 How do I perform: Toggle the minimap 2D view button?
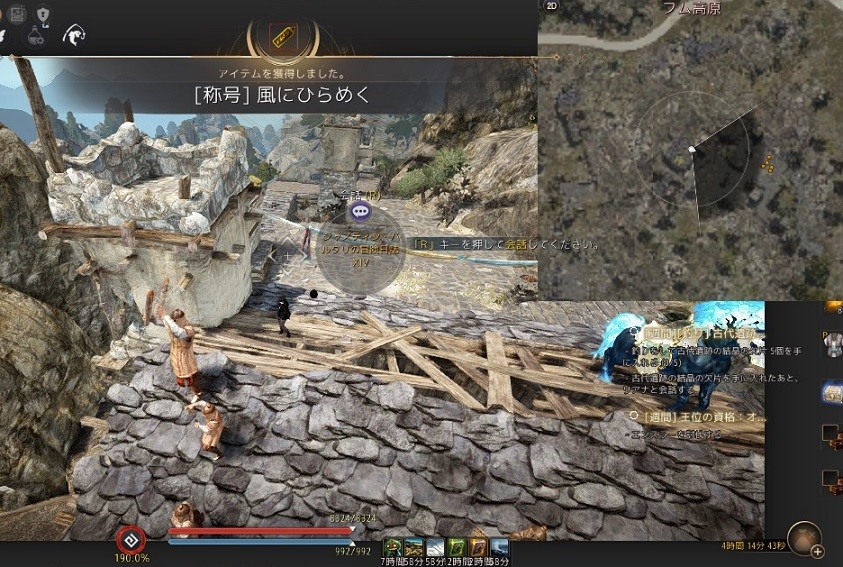point(550,6)
